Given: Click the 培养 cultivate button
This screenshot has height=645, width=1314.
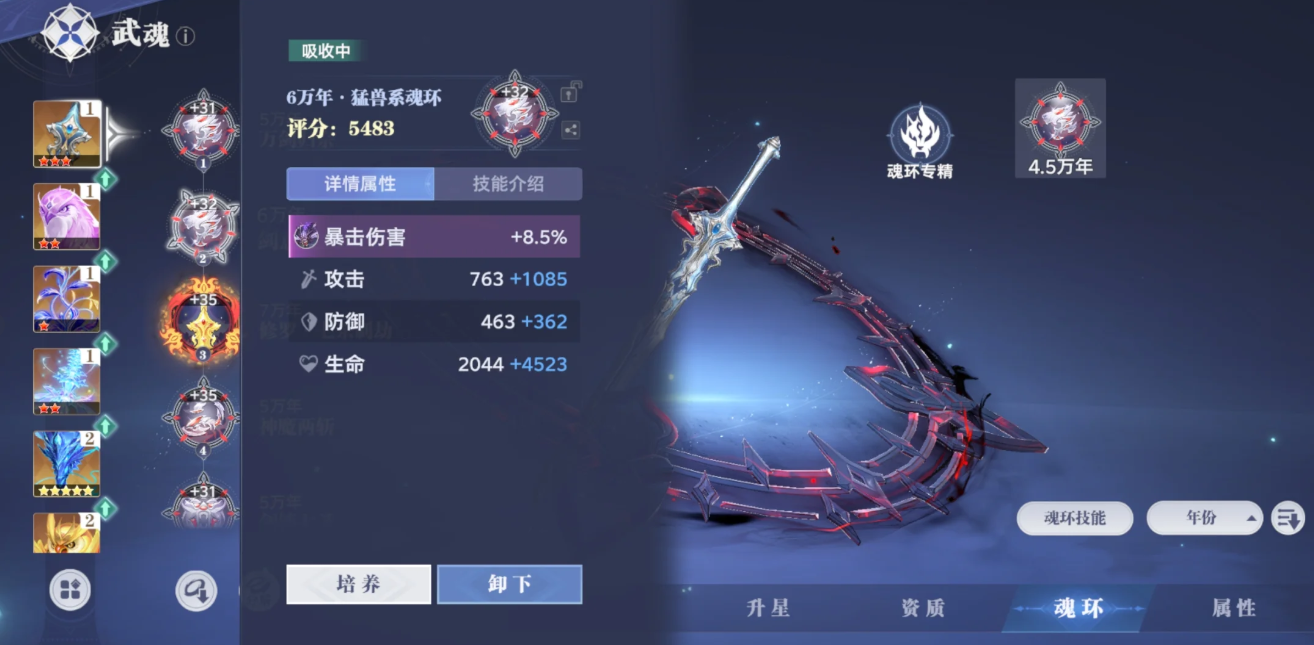Looking at the screenshot, I should point(358,585).
